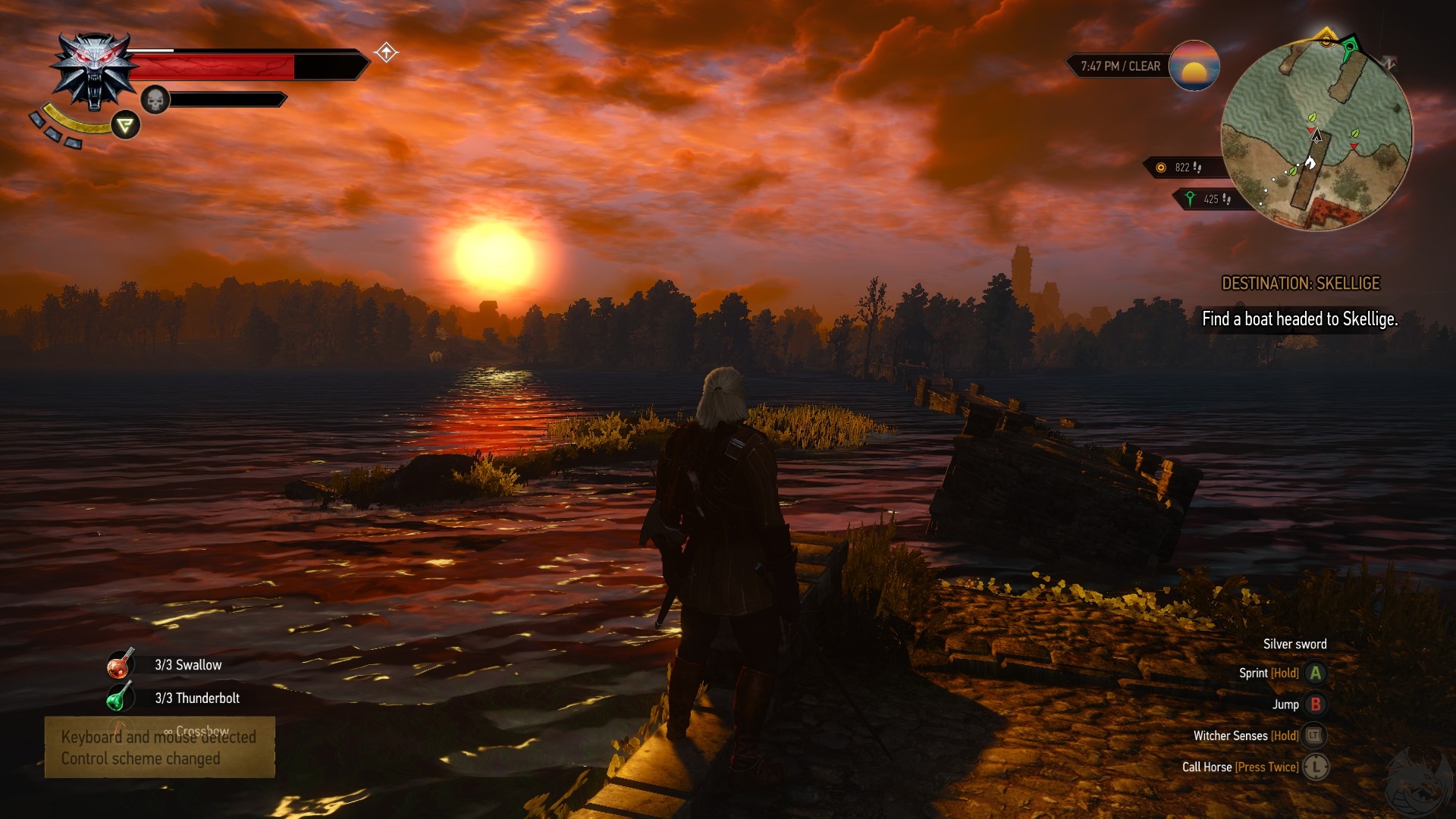The image size is (1456, 819).
Task: Click the green quest marker on minimap
Action: 1350,51
